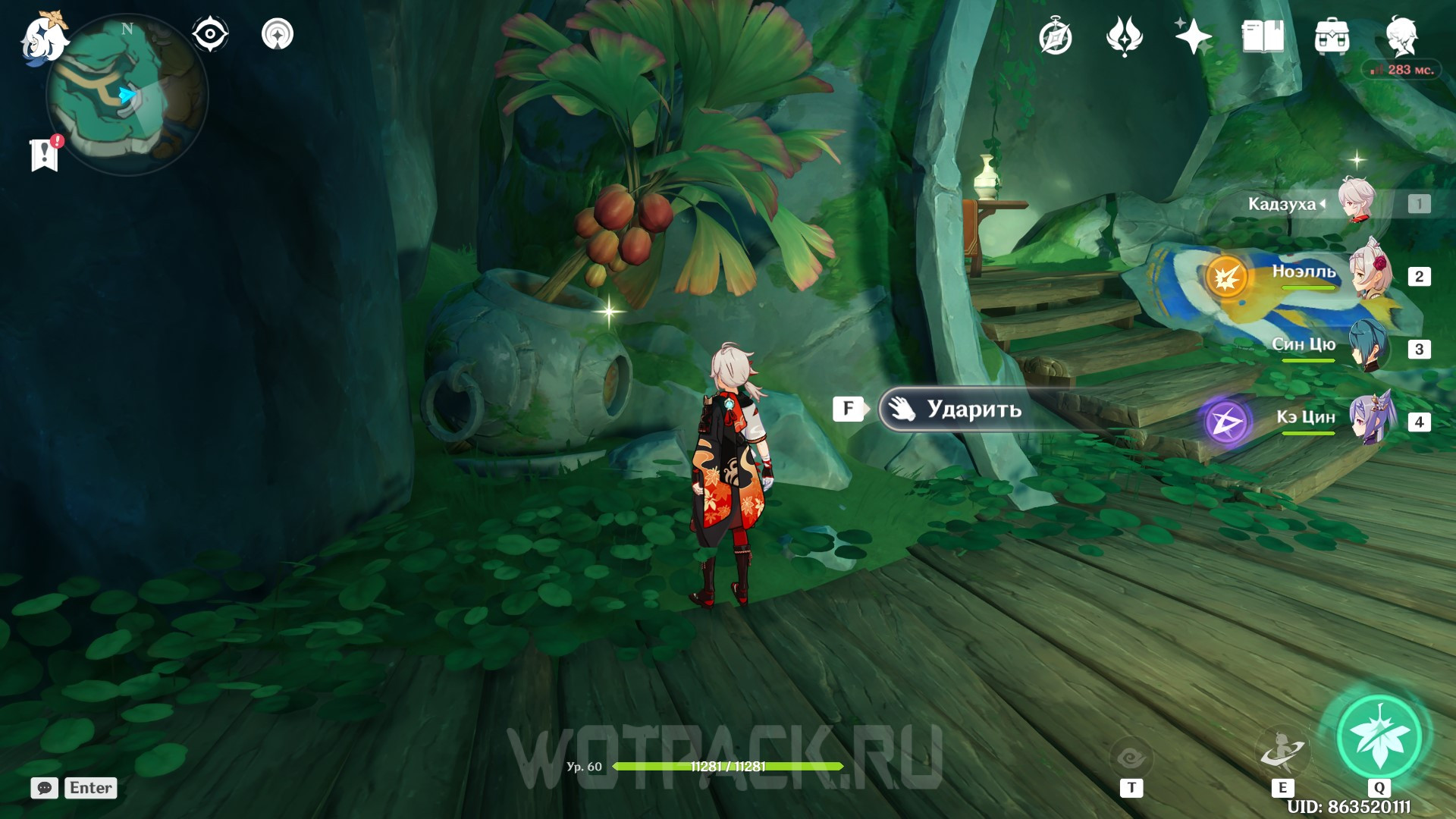
Task: Select the Удaрить interaction prompt
Action: pyautogui.click(x=974, y=409)
